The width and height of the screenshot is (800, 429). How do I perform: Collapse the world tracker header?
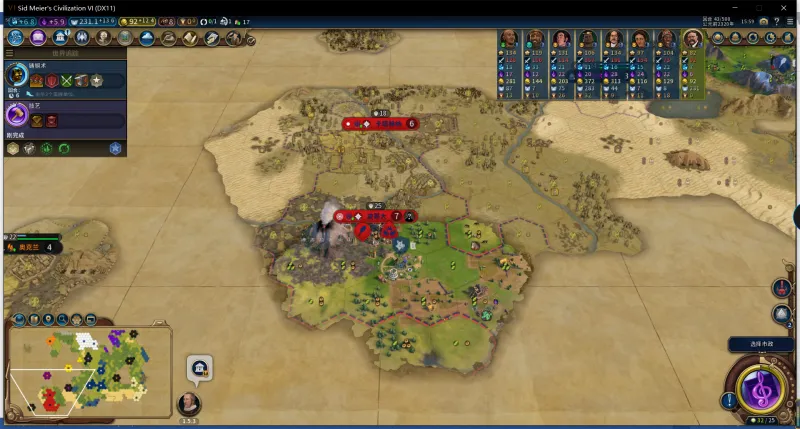click(10, 53)
